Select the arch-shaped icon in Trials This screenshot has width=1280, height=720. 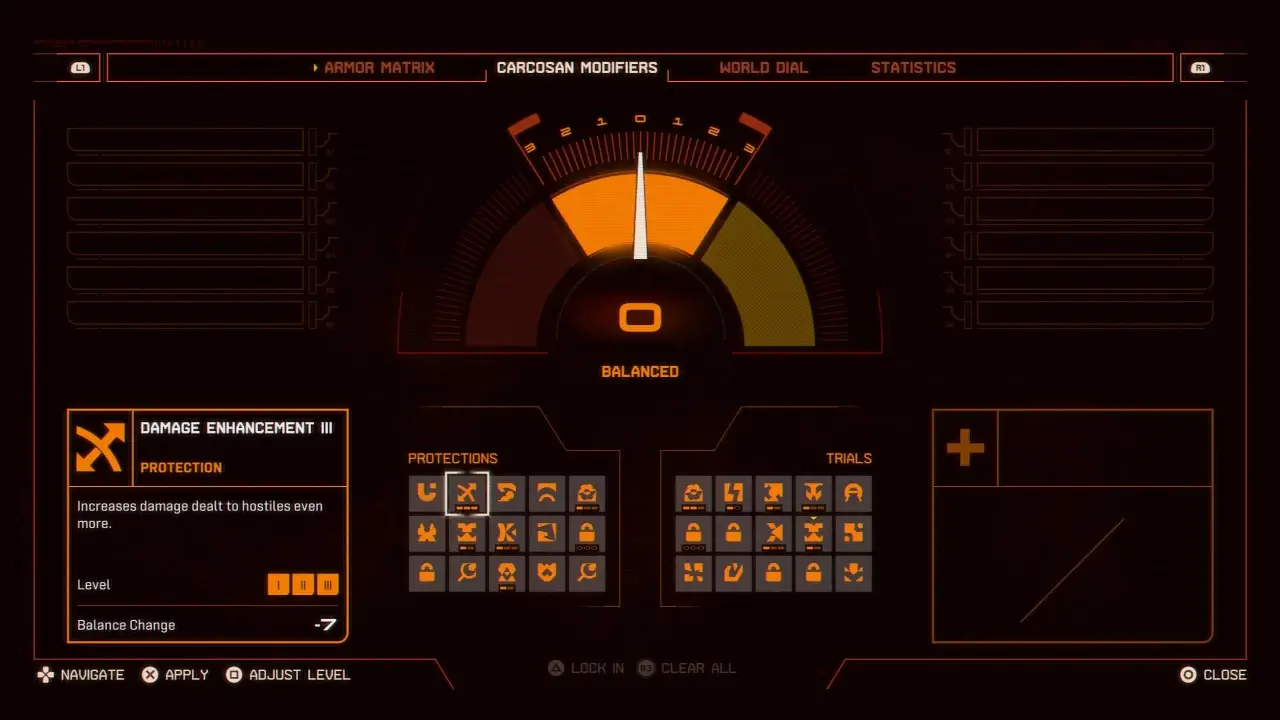[853, 493]
